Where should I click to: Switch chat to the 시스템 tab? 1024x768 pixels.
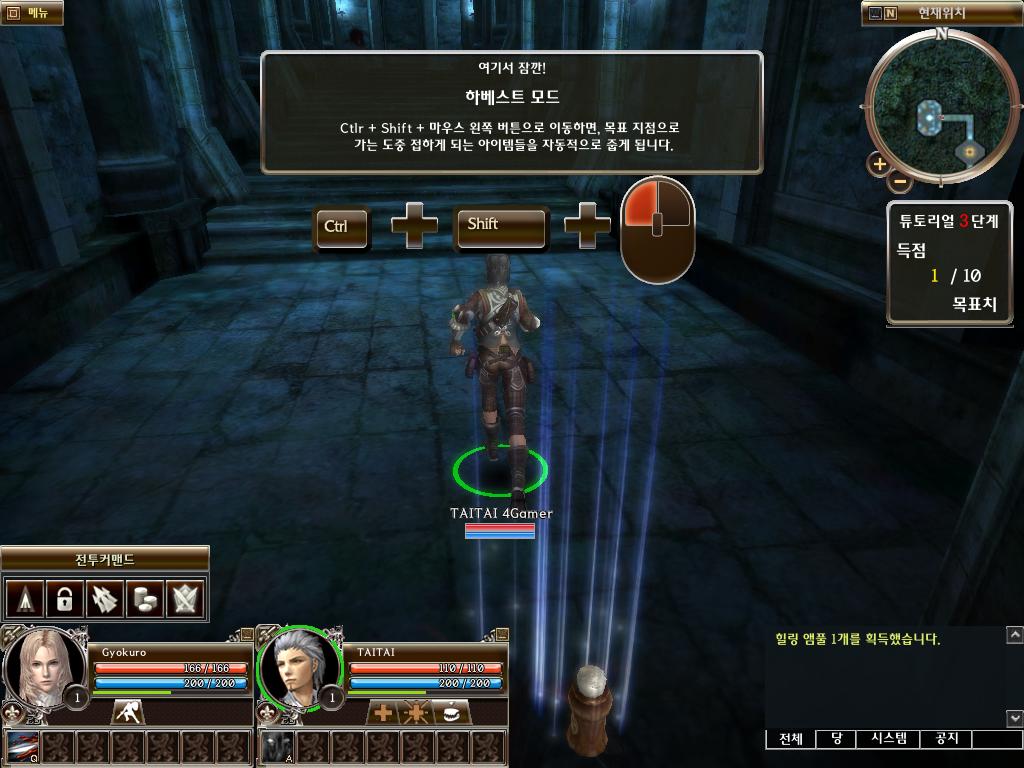click(x=888, y=739)
